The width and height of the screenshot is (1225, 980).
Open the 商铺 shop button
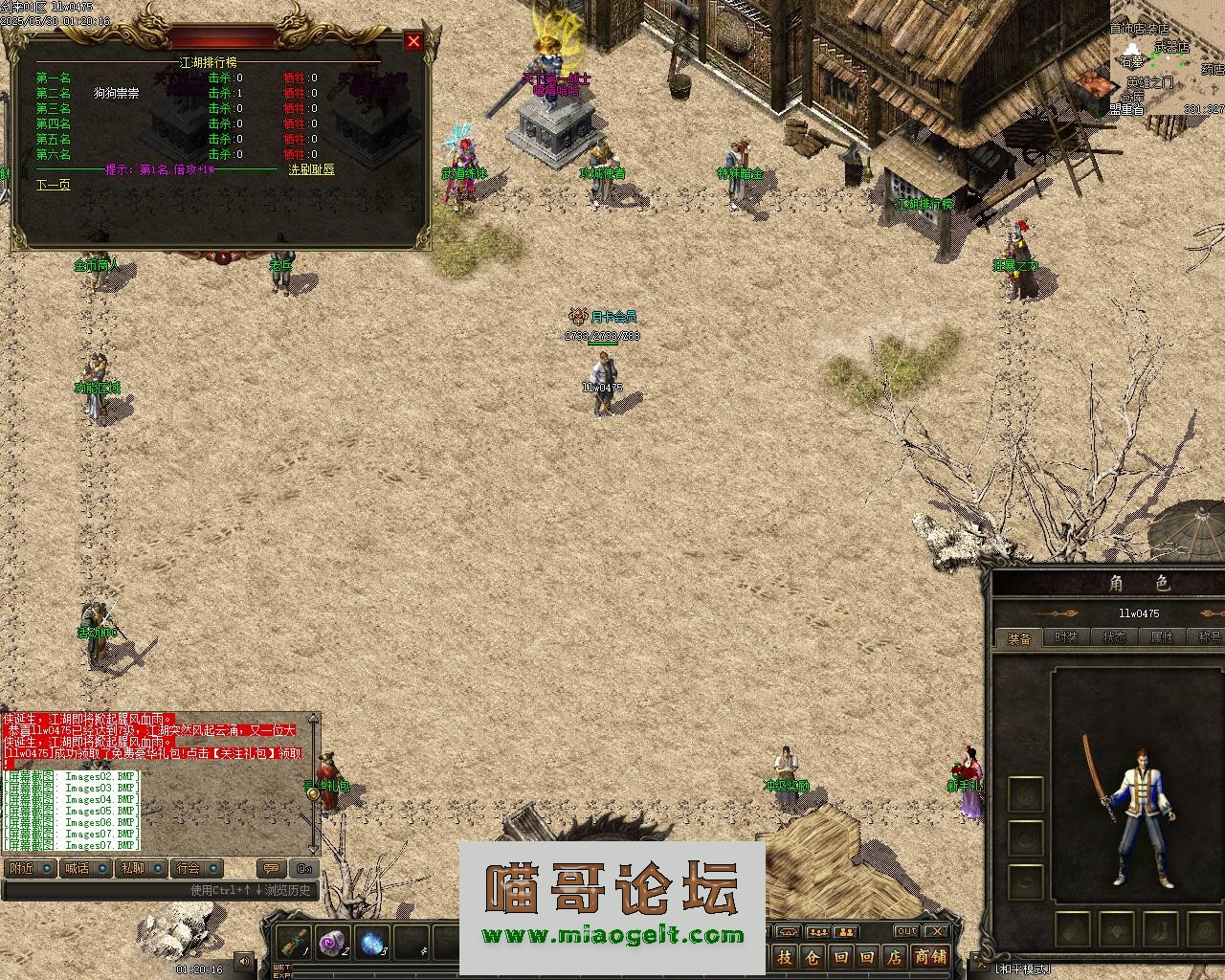pos(930,956)
